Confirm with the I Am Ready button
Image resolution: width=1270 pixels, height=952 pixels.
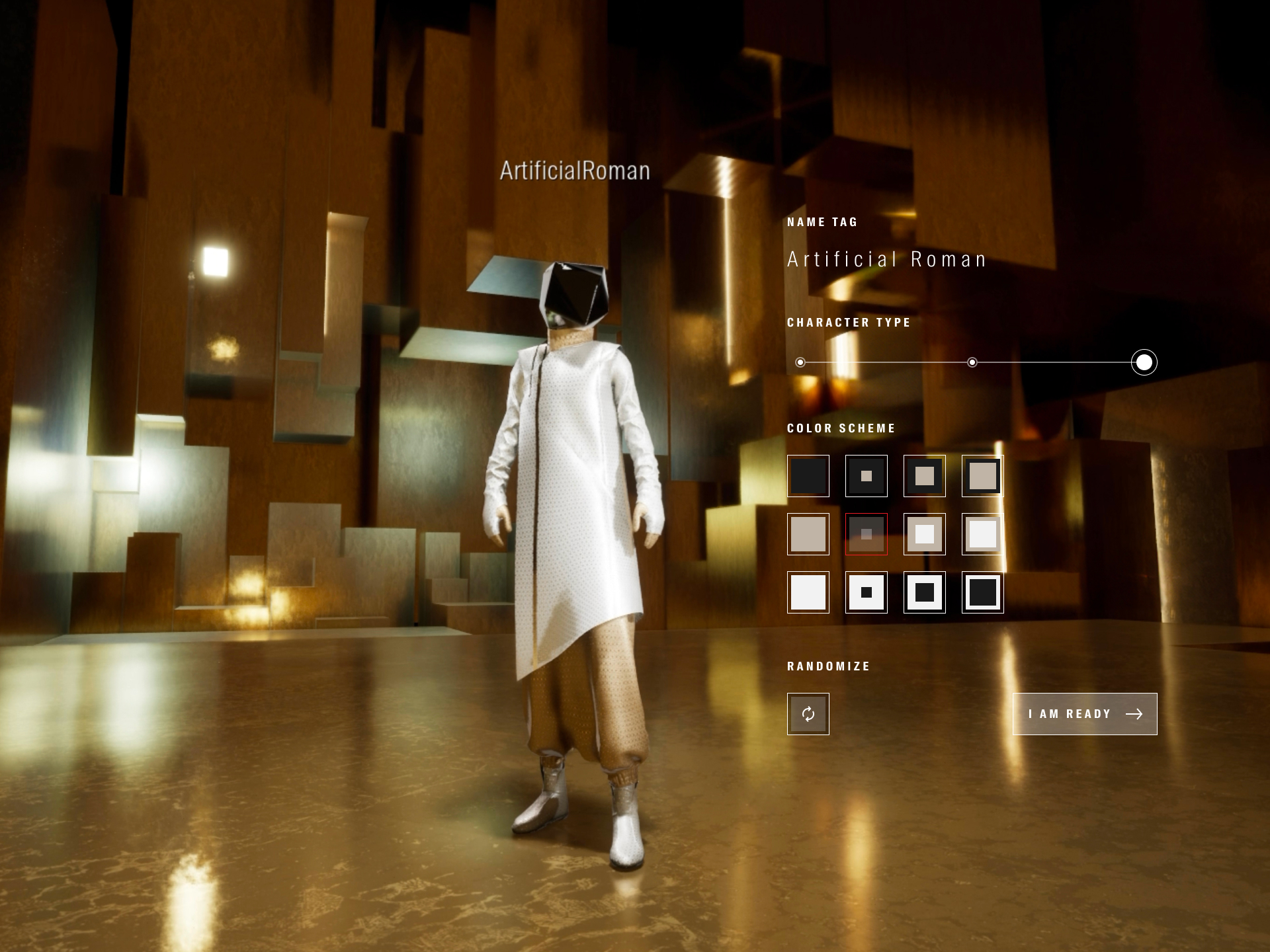click(1085, 714)
